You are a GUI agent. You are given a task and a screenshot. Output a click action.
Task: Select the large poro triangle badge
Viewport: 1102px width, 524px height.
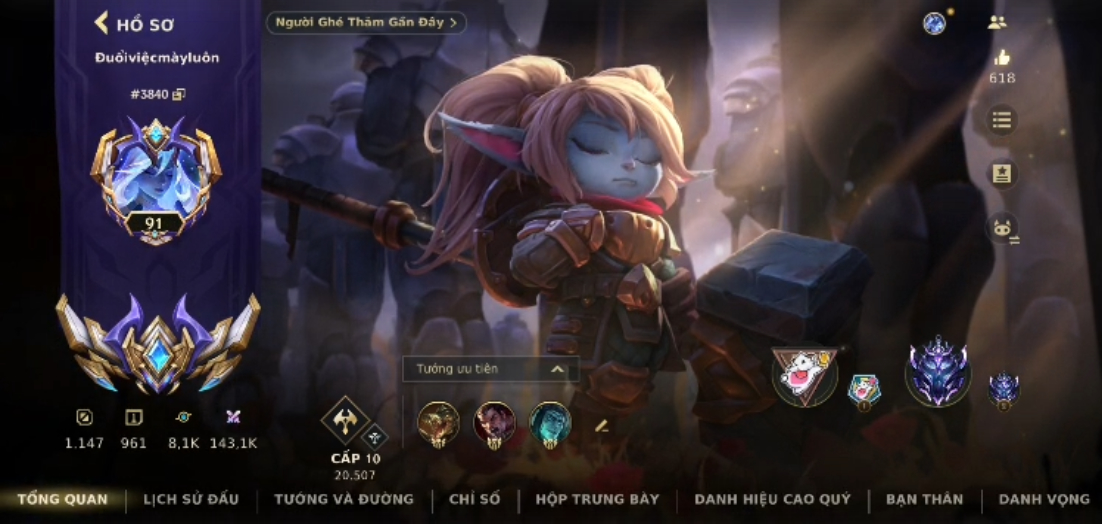click(804, 374)
